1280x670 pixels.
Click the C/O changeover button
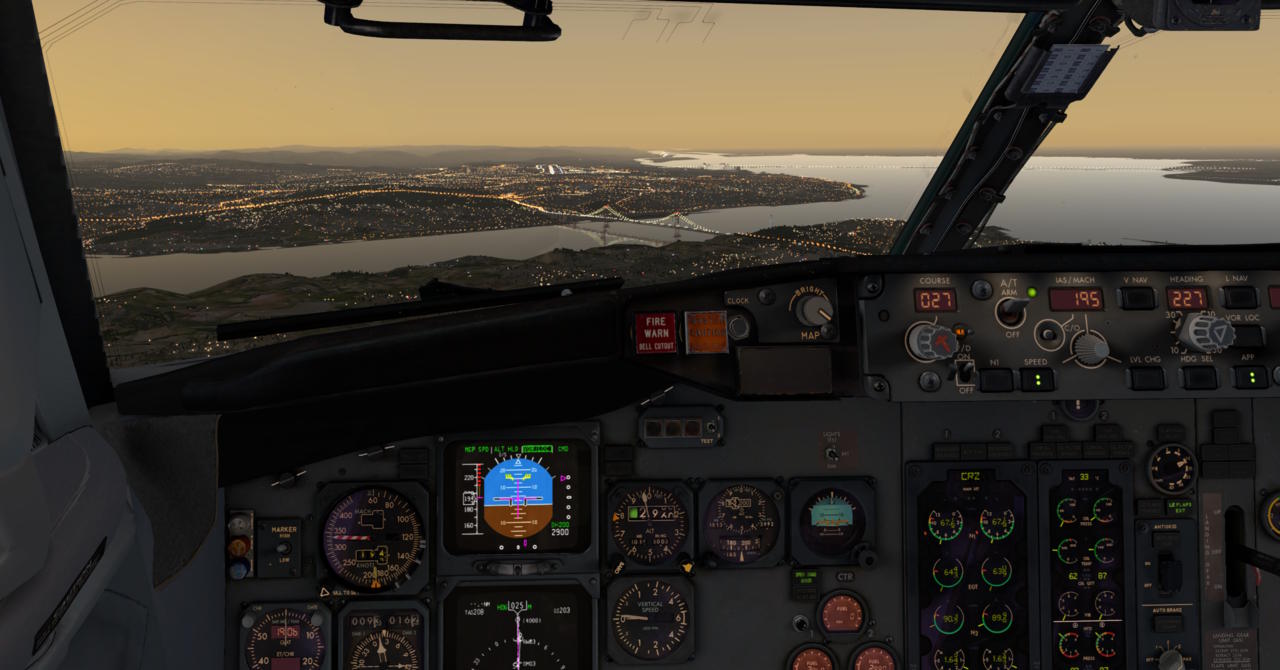[1048, 333]
